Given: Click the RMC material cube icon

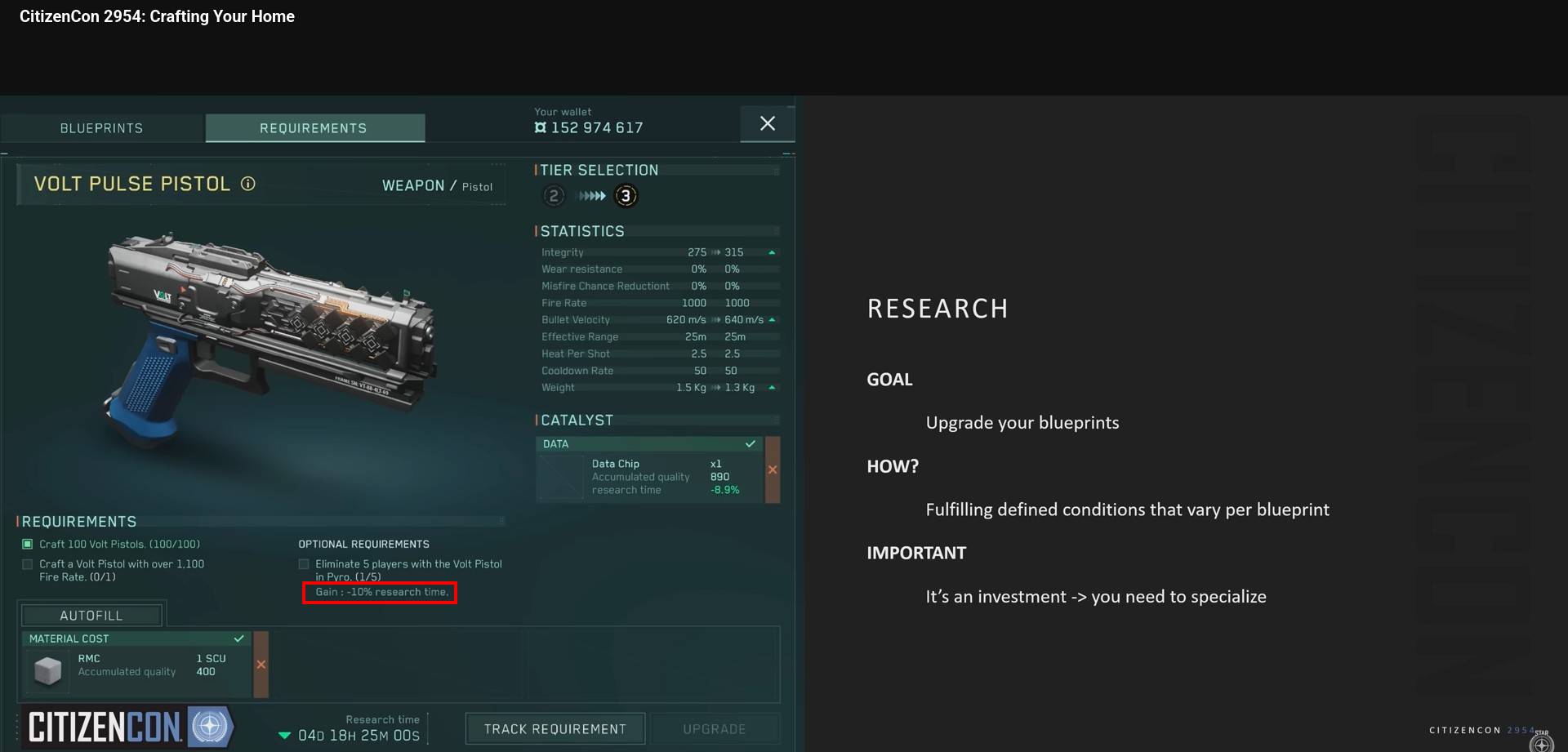Looking at the screenshot, I should click(48, 671).
